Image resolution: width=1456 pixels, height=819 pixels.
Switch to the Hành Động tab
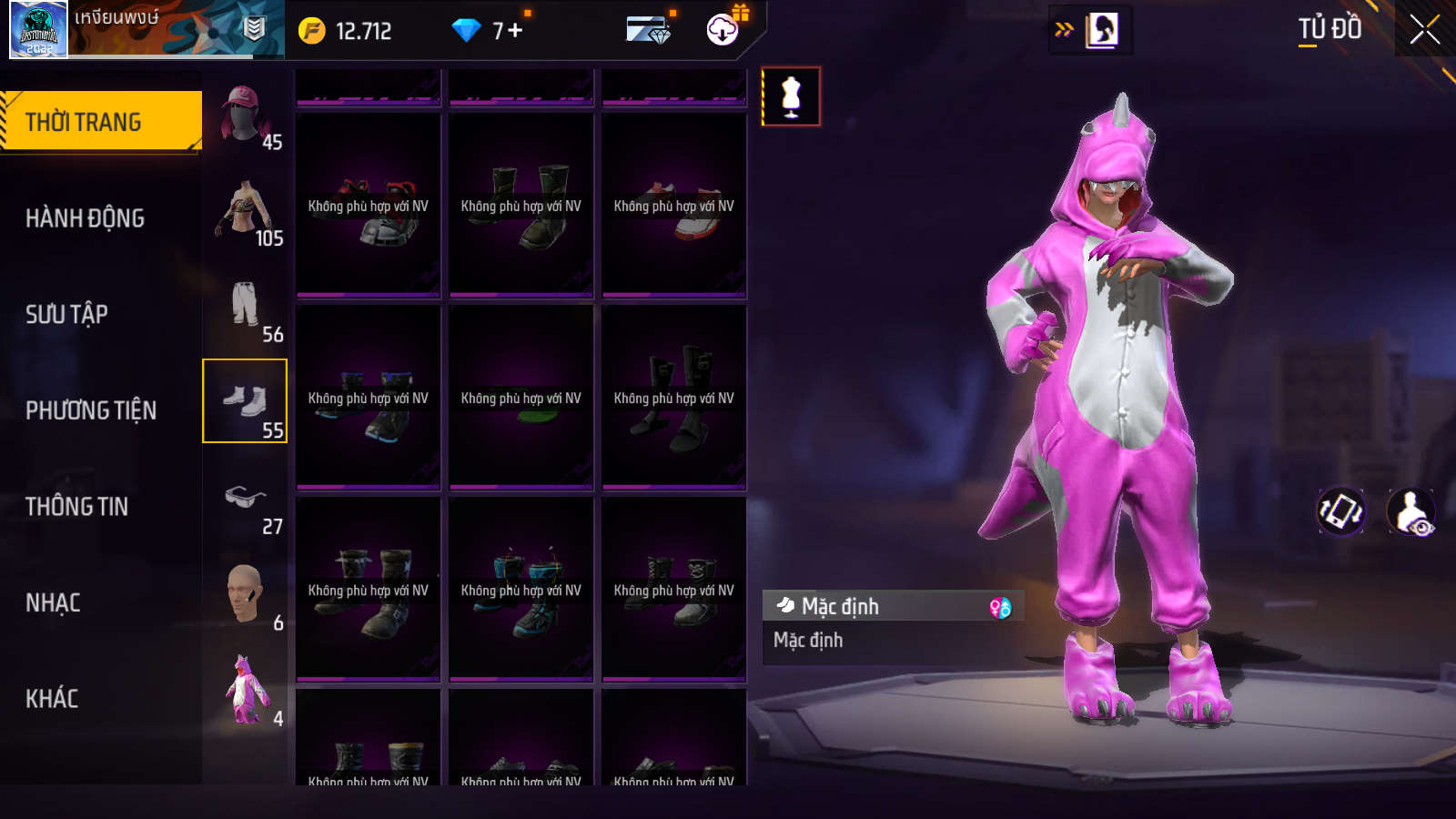[x=85, y=218]
